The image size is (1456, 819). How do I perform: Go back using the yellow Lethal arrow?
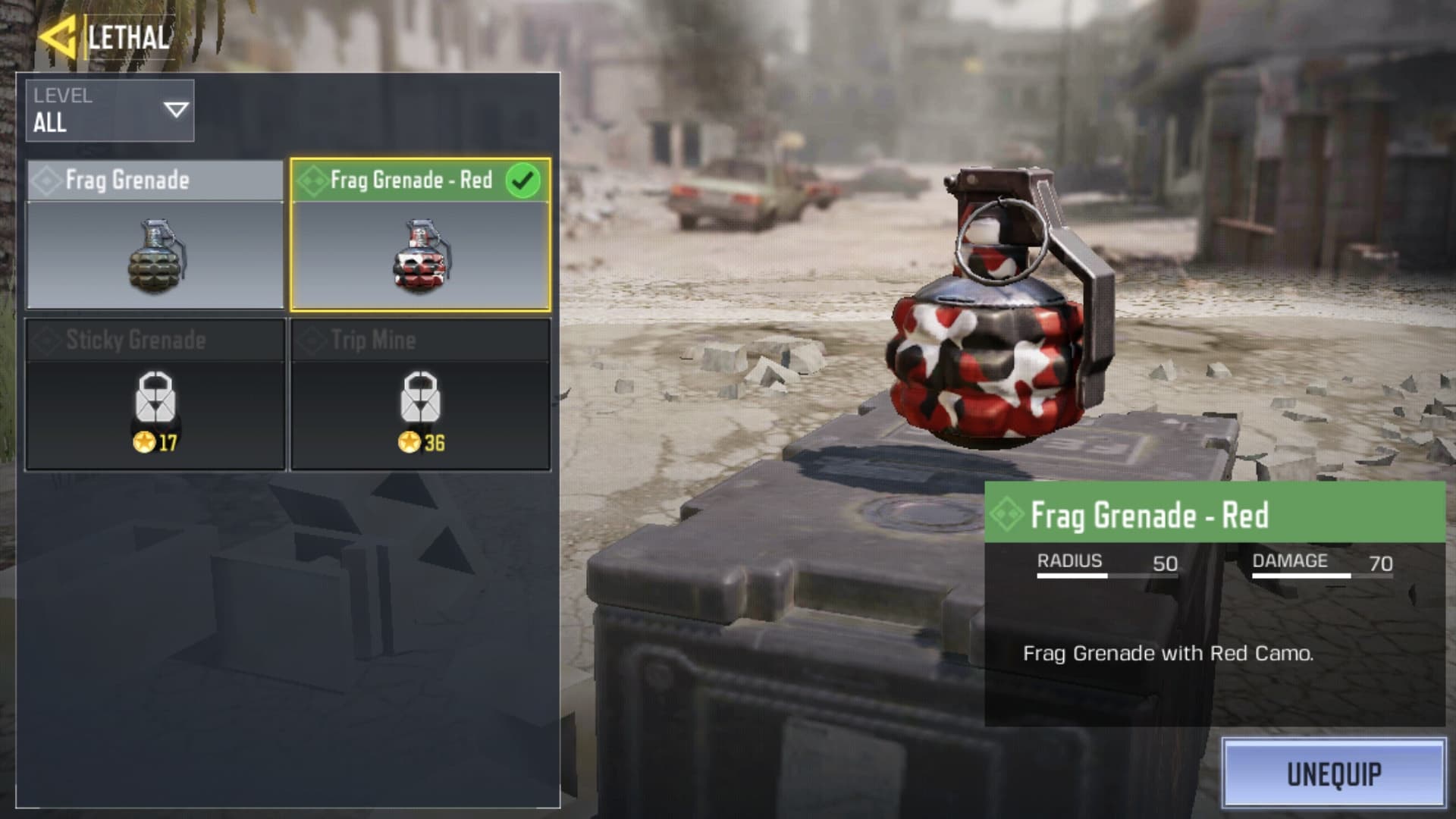58,37
